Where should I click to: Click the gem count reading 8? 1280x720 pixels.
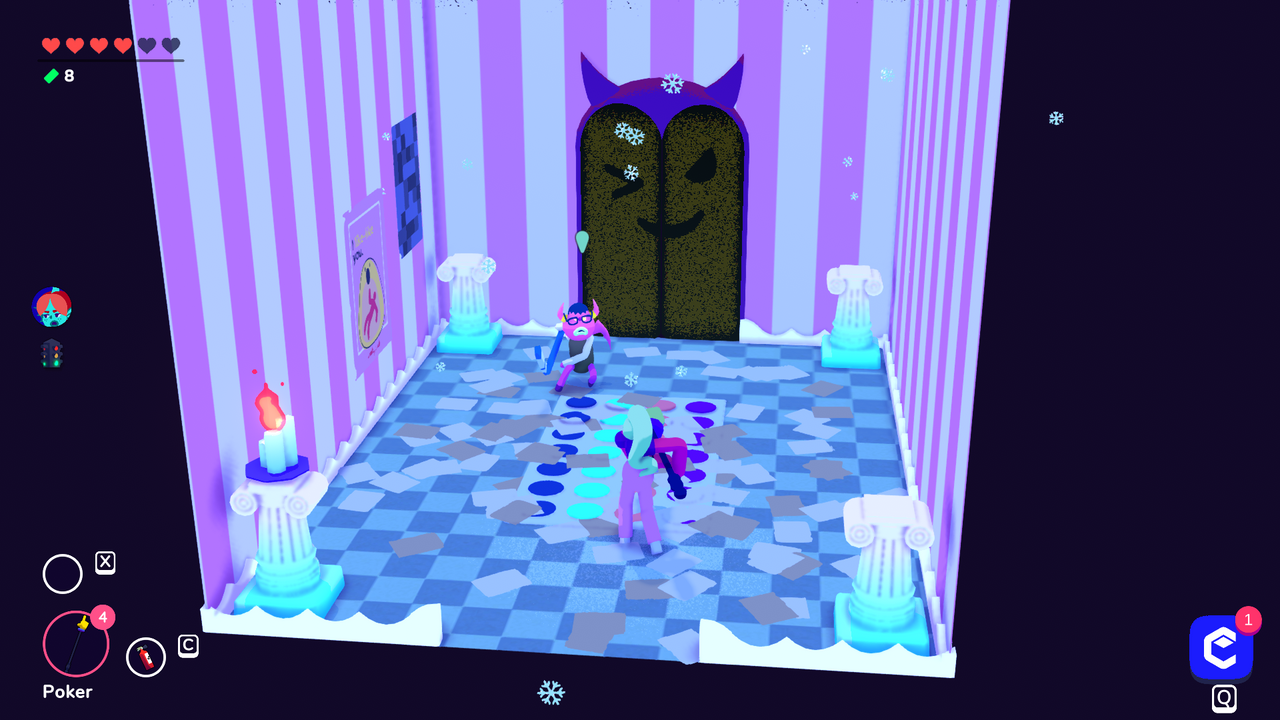tap(68, 76)
